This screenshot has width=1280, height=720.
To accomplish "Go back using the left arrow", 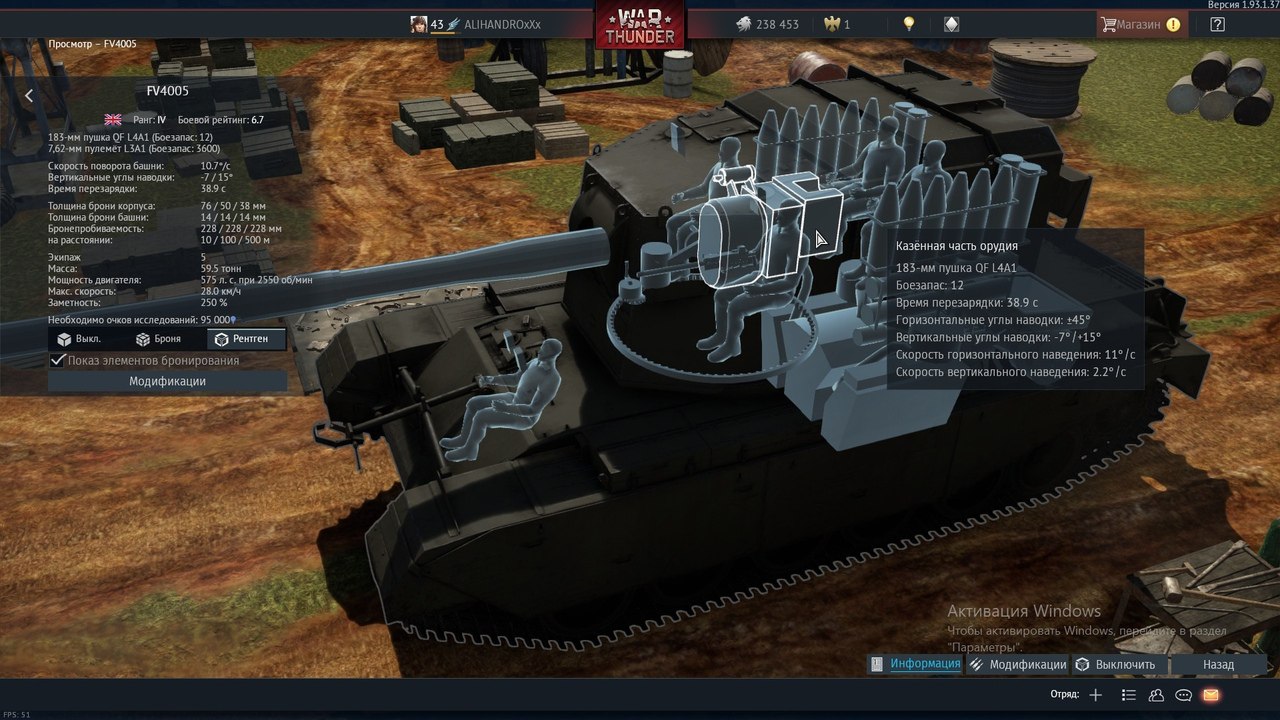I will (29, 96).
